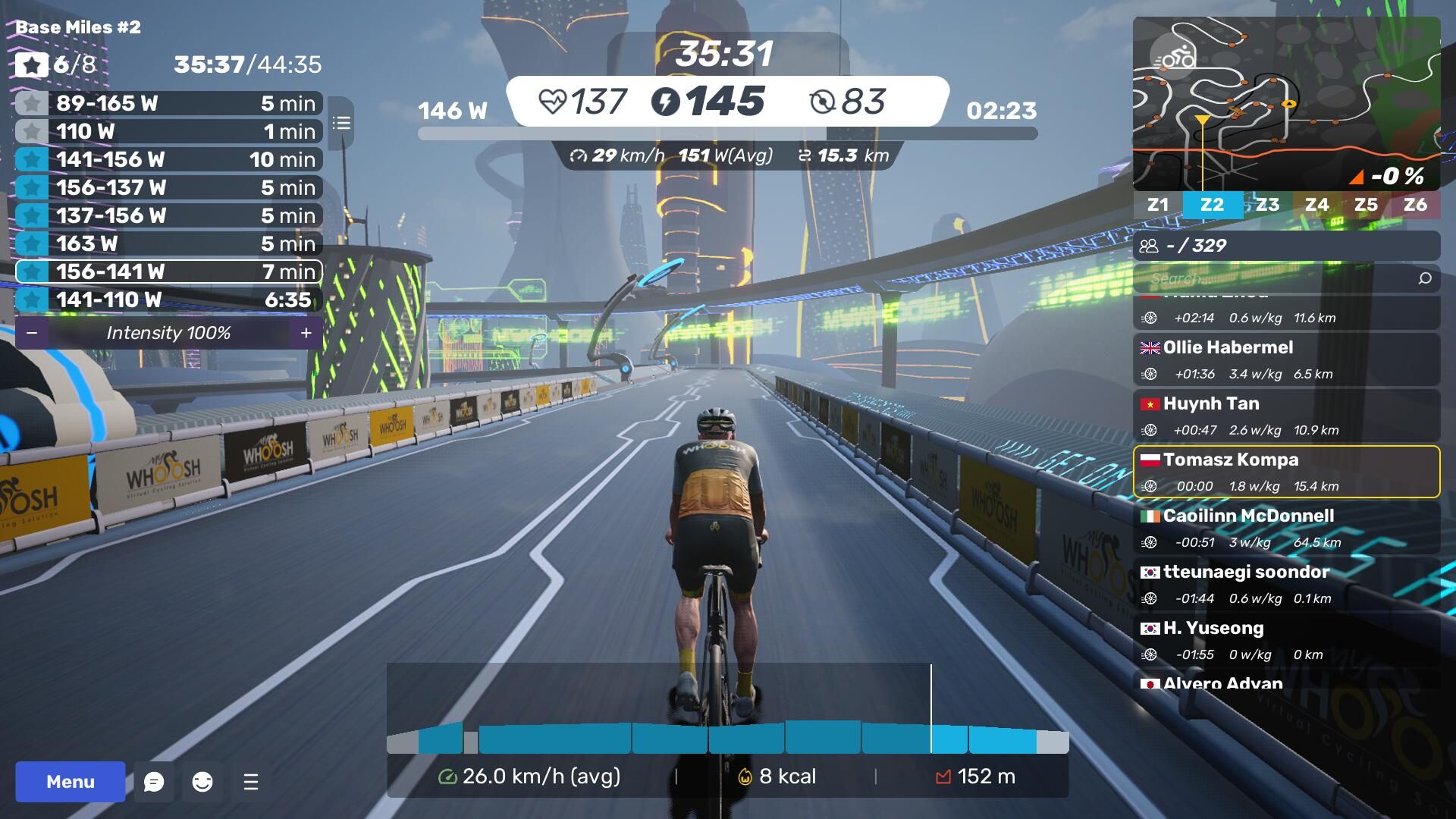Screen dimensions: 1456x819
Task: Select rider tteunaegi soondor in list
Action: (x=1286, y=584)
